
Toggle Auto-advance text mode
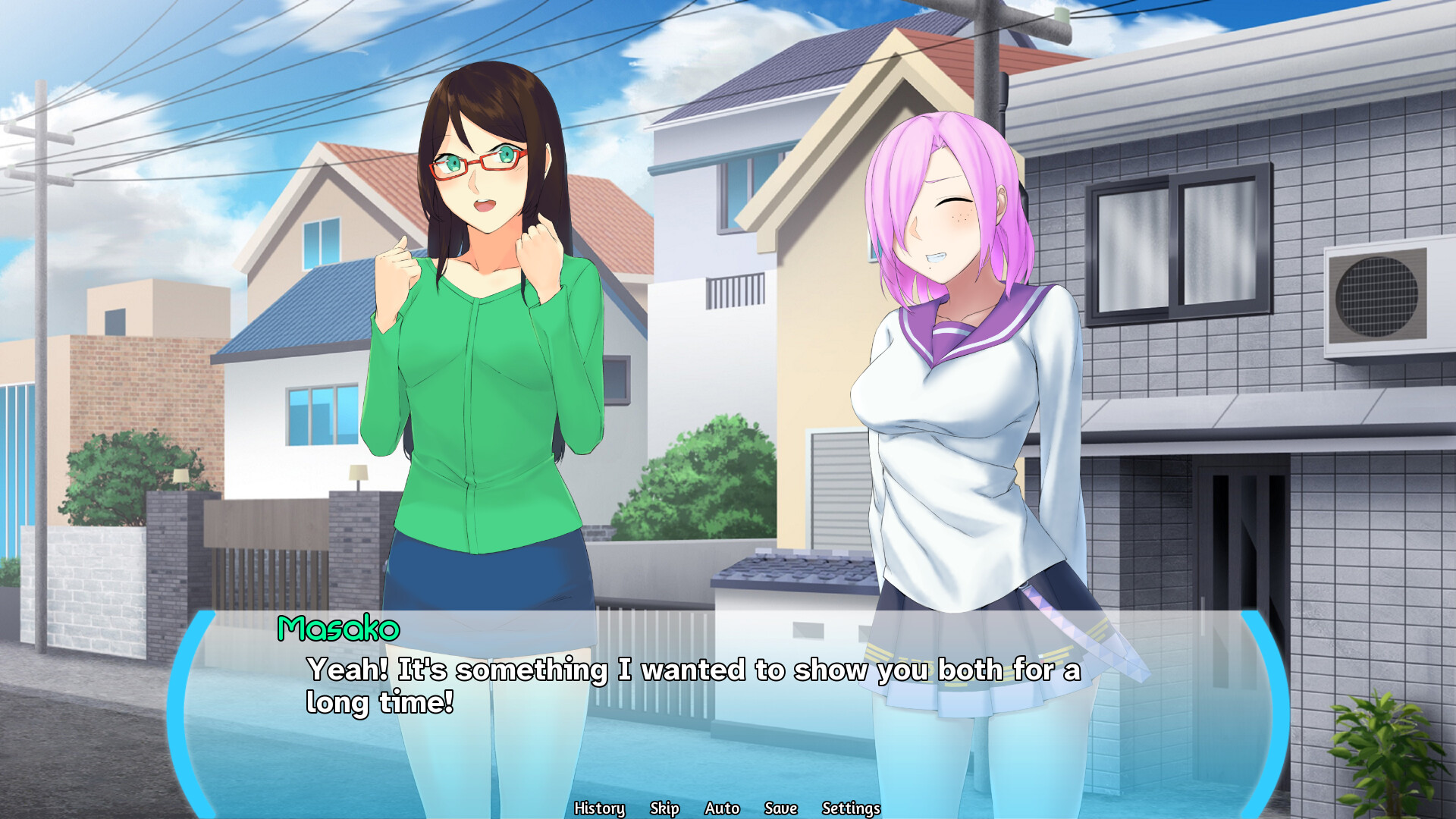point(722,808)
